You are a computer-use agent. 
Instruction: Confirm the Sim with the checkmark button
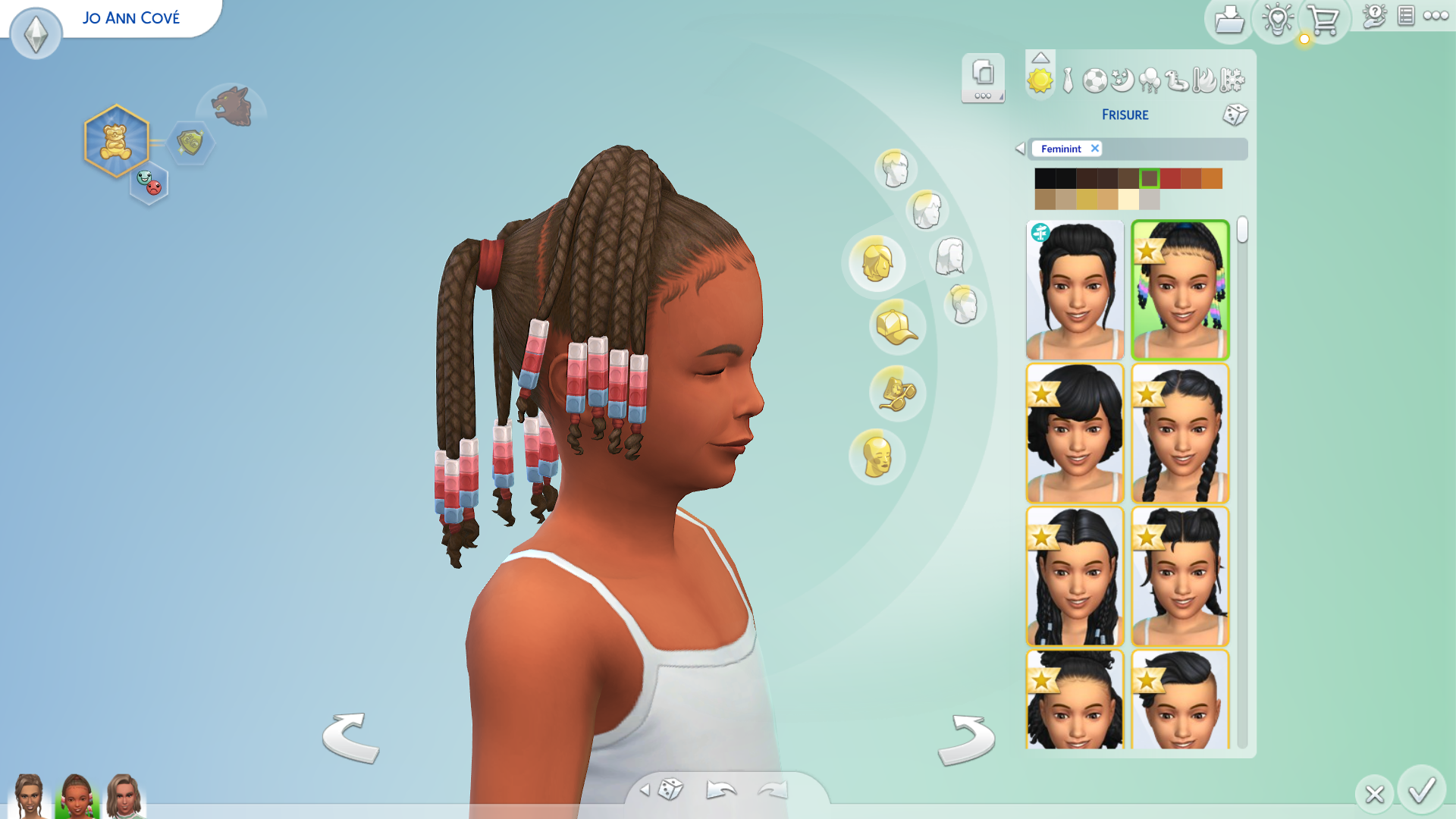(1421, 791)
